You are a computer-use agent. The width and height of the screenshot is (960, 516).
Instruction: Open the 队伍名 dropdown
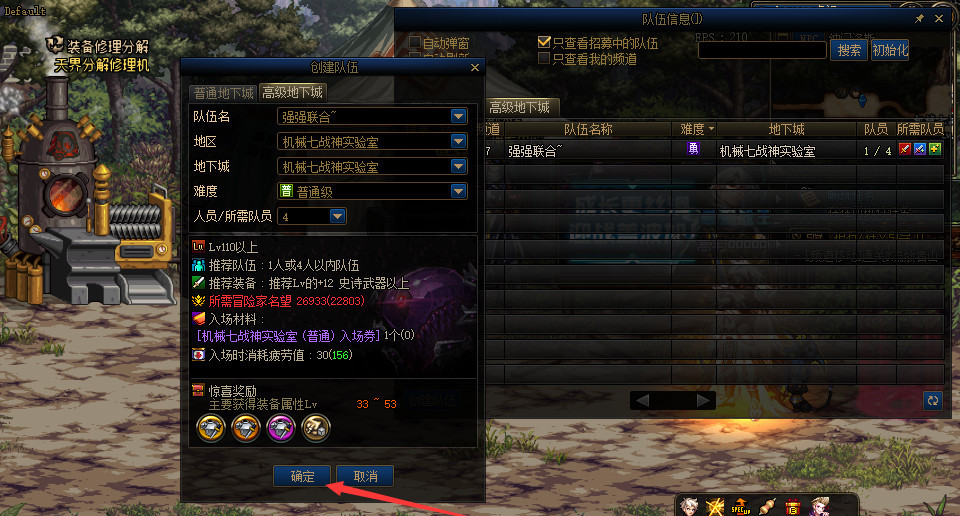(459, 116)
